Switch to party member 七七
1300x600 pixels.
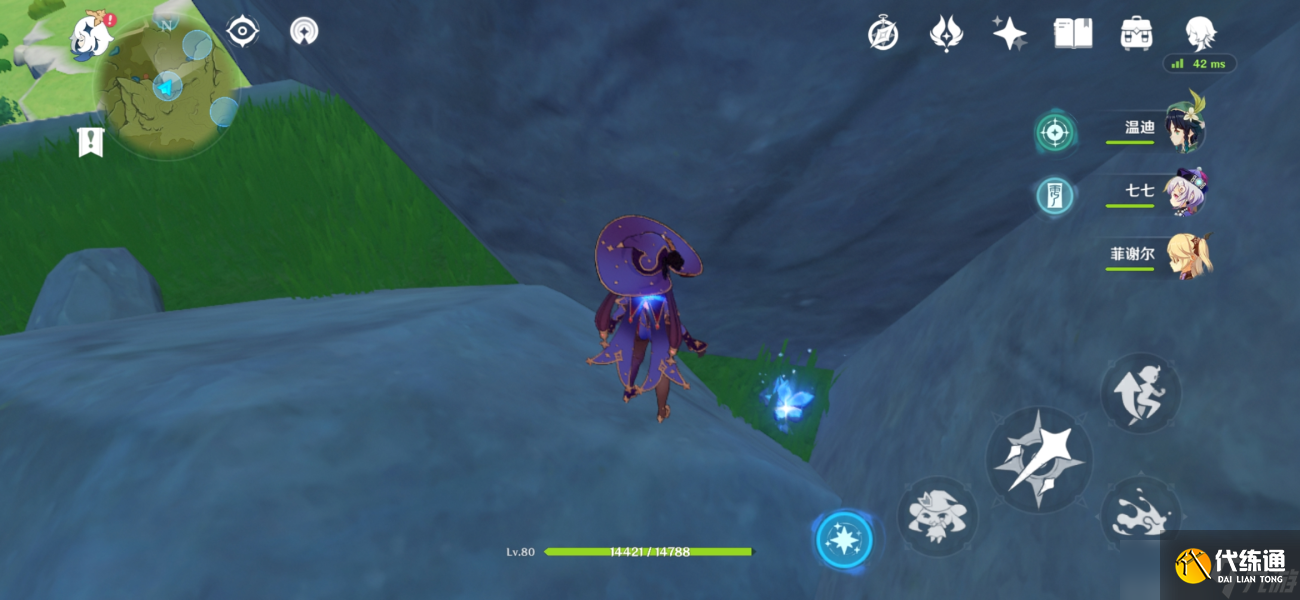(x=1160, y=193)
